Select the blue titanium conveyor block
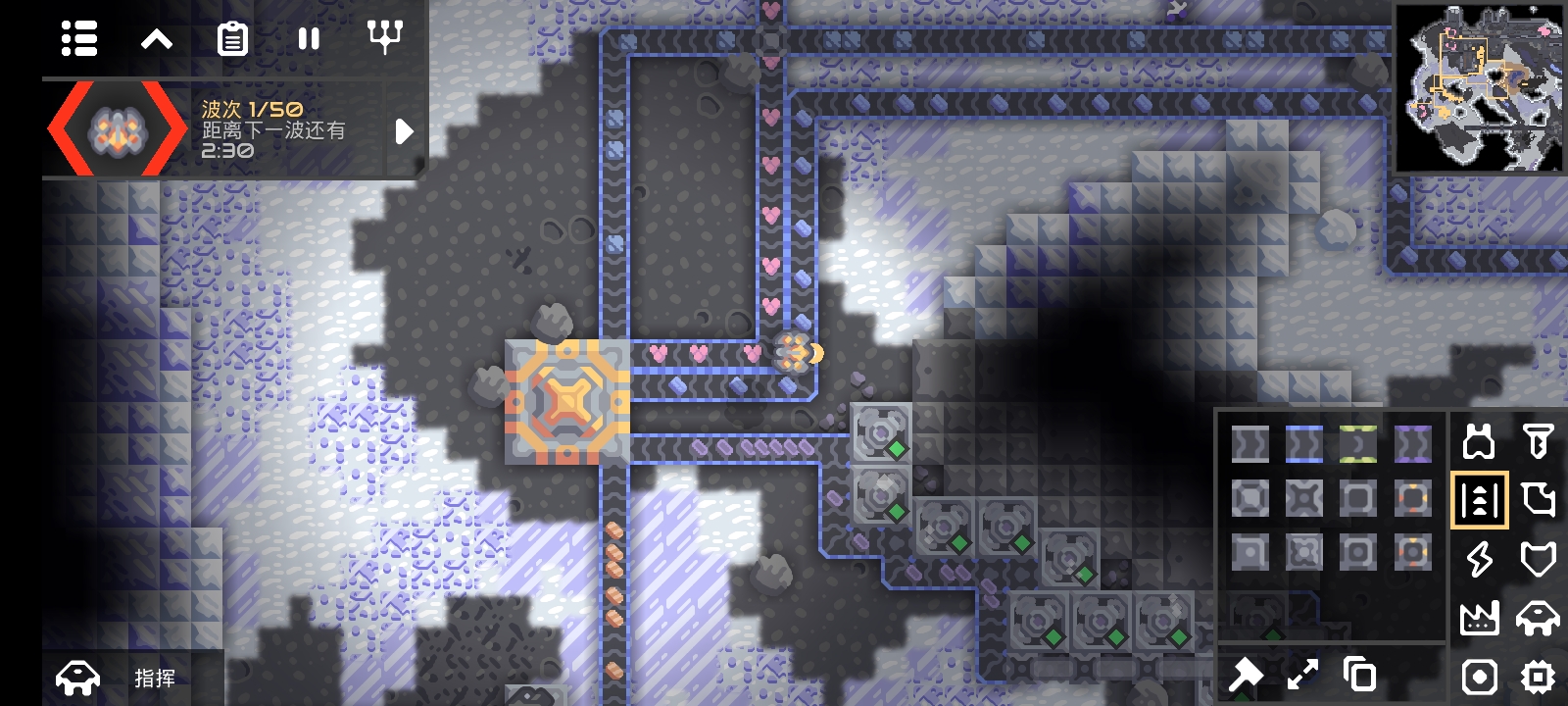 click(1303, 444)
